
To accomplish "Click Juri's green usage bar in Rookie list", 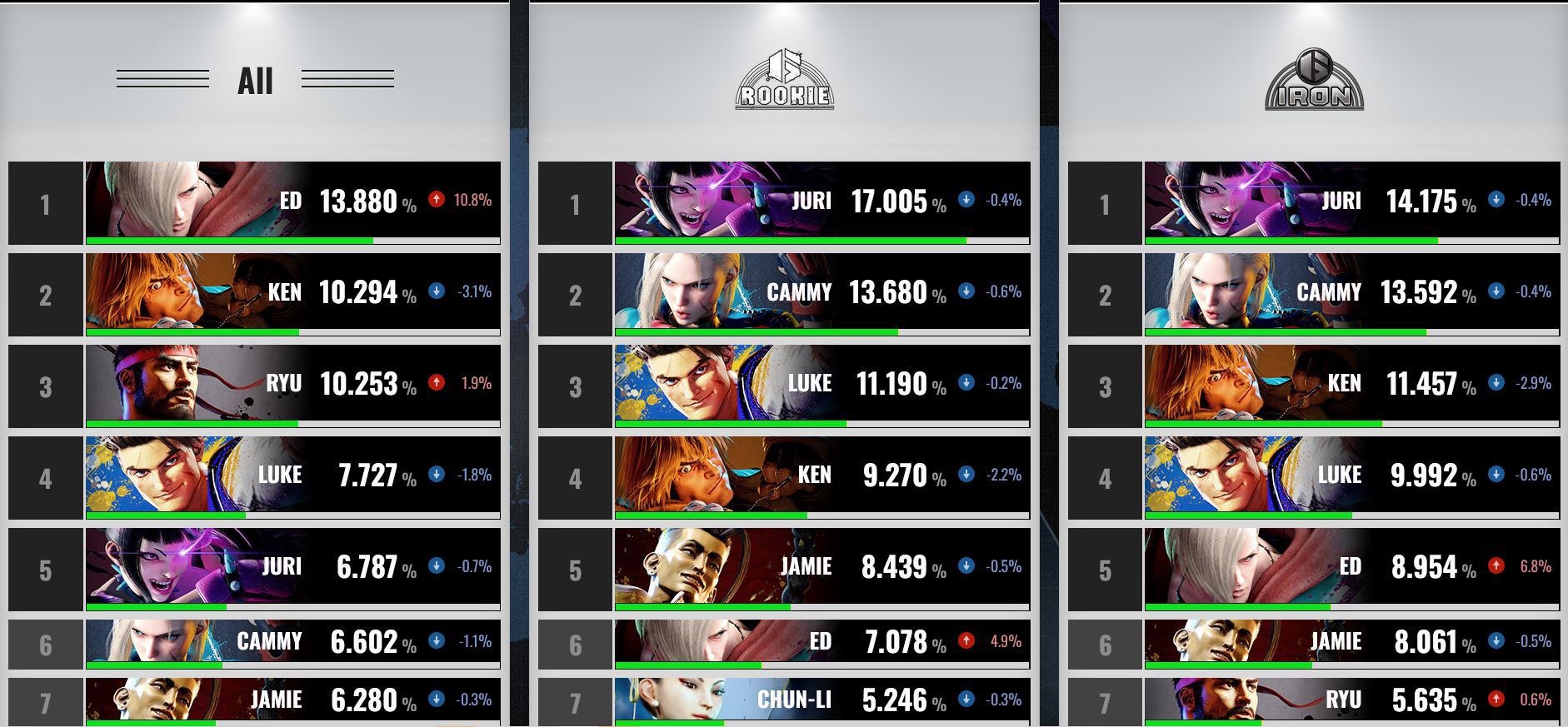I will tap(787, 240).
